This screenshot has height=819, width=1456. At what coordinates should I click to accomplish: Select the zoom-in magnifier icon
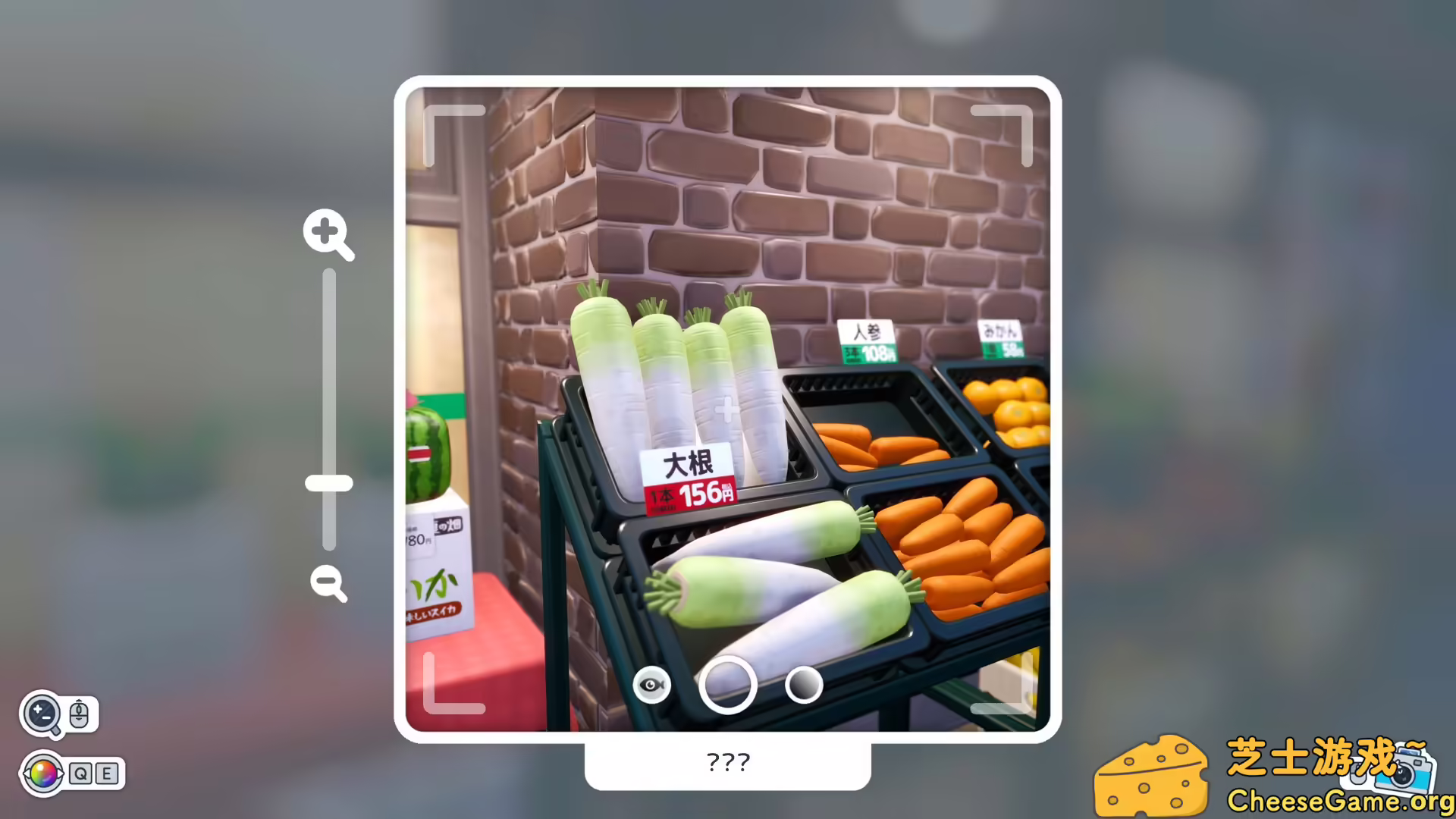click(328, 236)
